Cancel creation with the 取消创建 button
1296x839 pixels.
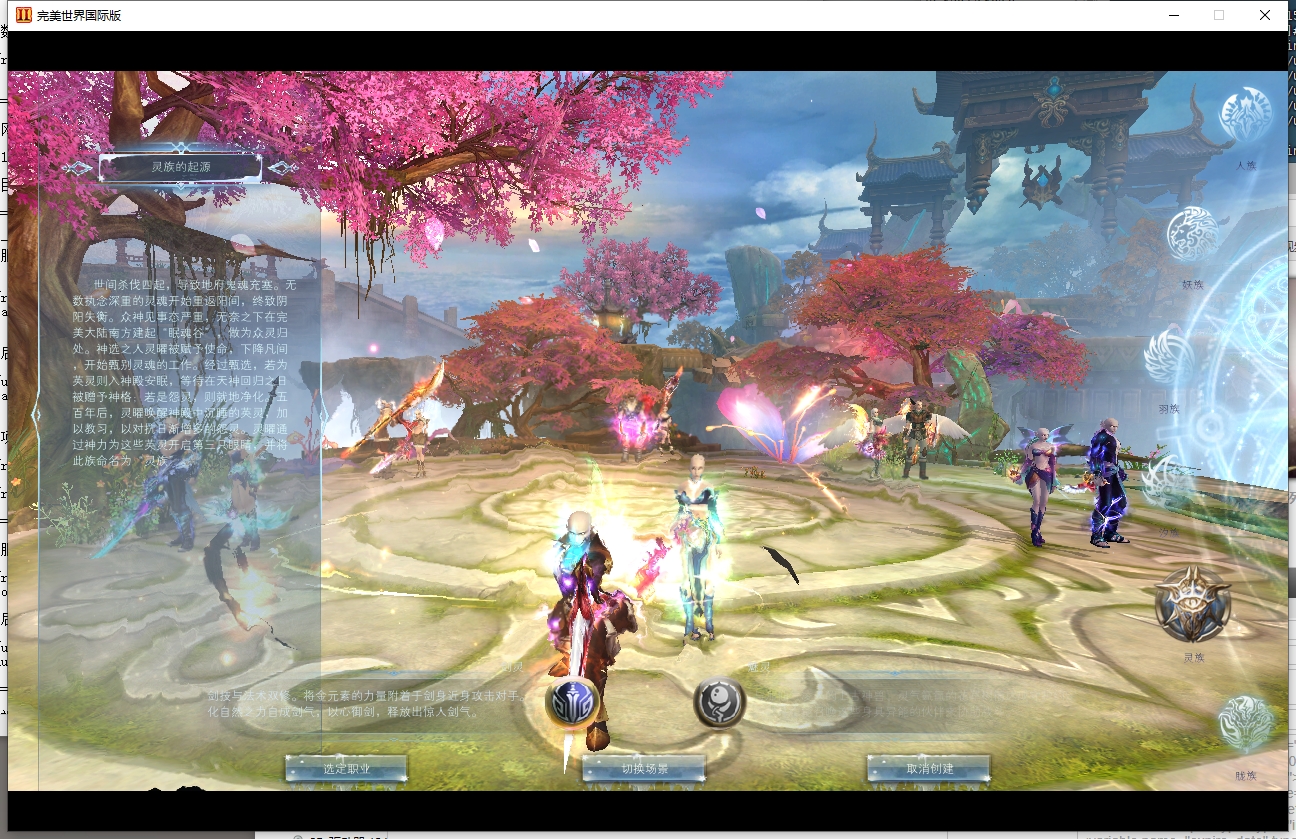point(929,769)
